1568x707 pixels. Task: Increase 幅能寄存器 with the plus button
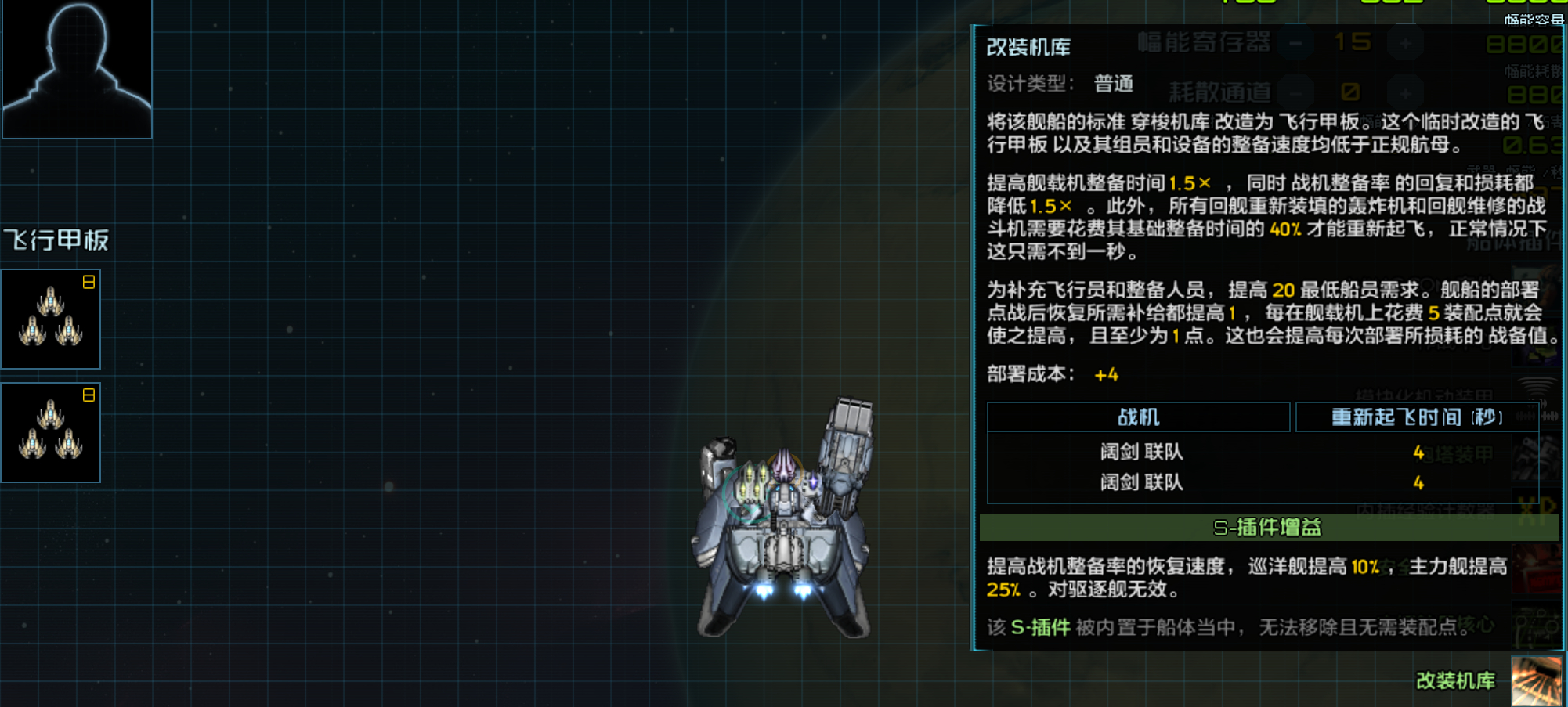coord(1404,45)
